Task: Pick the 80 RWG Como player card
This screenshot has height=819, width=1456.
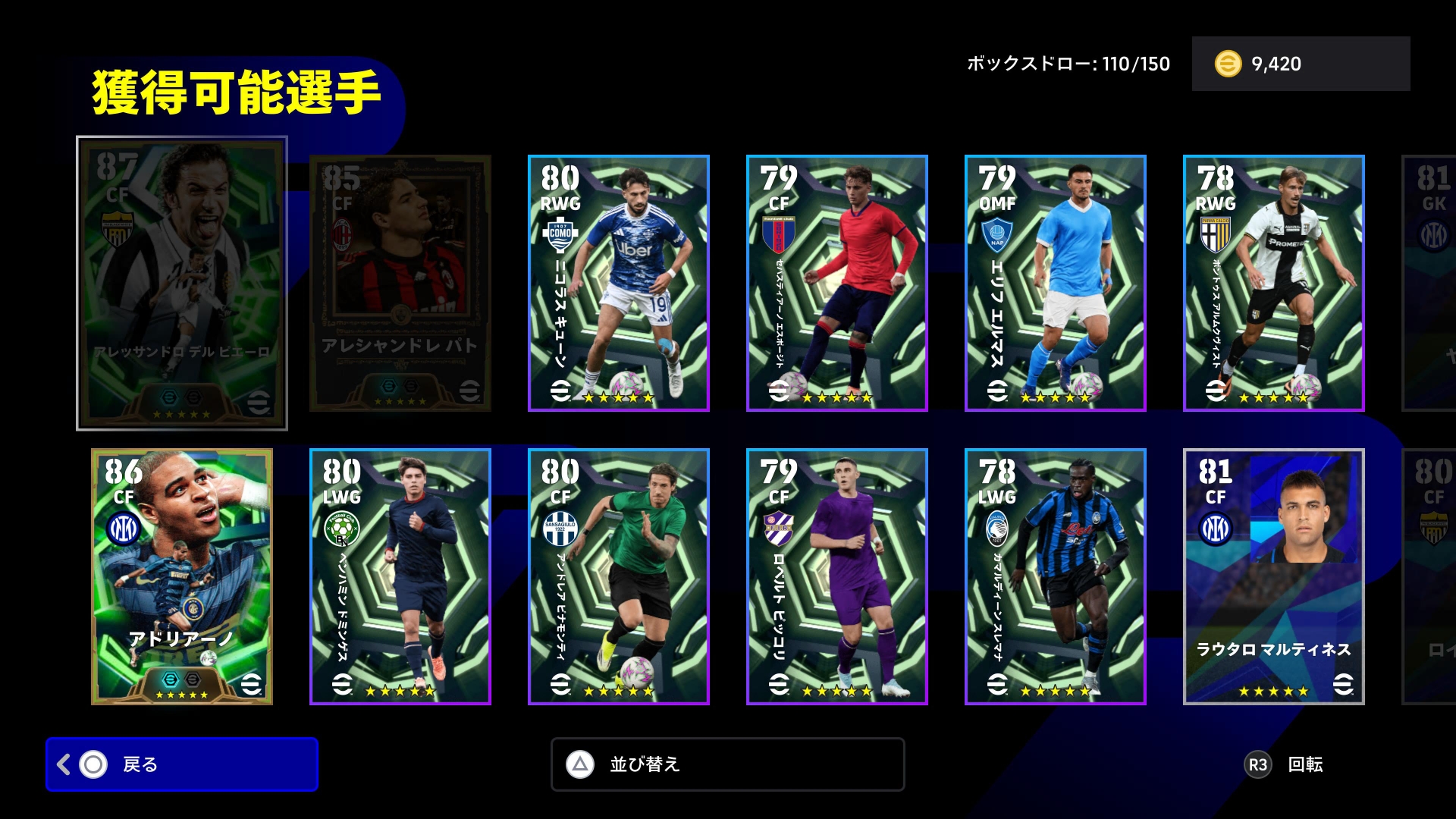Action: [619, 284]
